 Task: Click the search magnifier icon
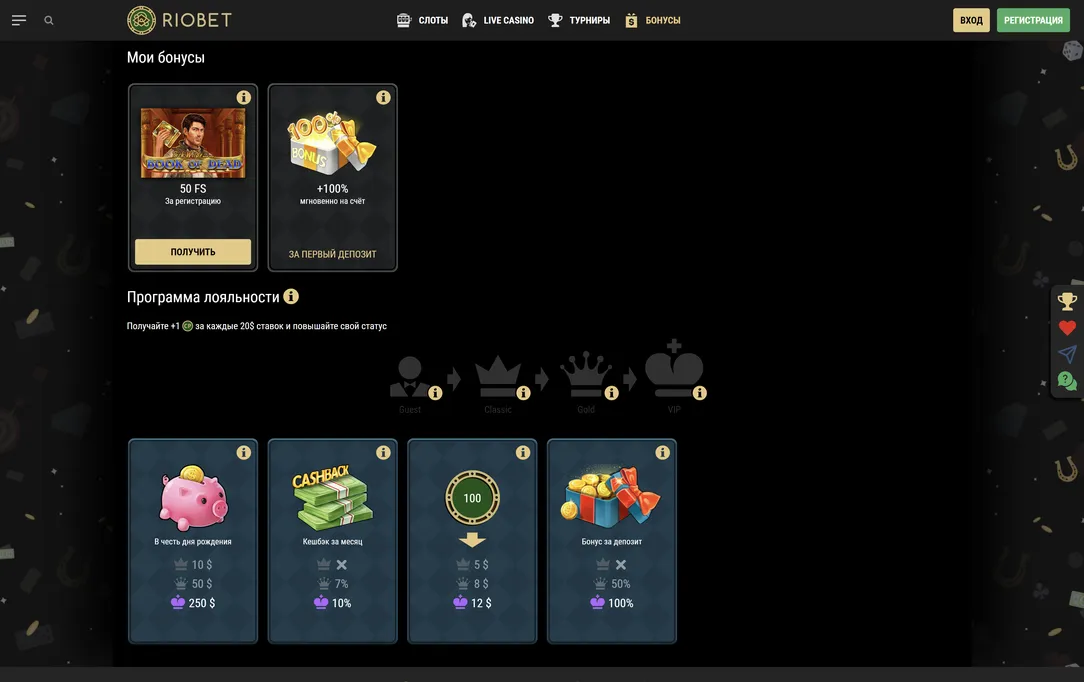[x=49, y=20]
